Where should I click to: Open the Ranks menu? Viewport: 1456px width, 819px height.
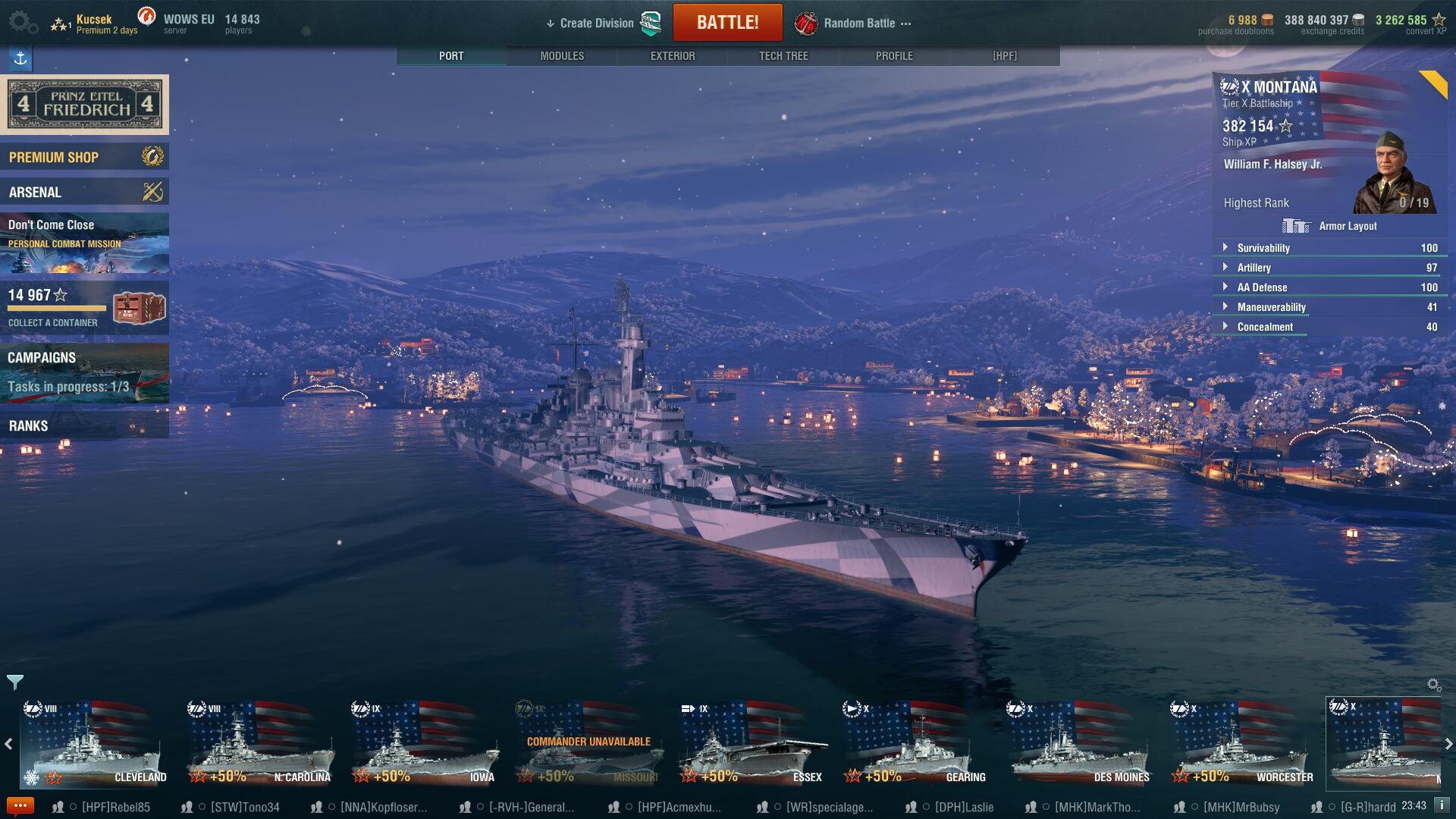[84, 425]
